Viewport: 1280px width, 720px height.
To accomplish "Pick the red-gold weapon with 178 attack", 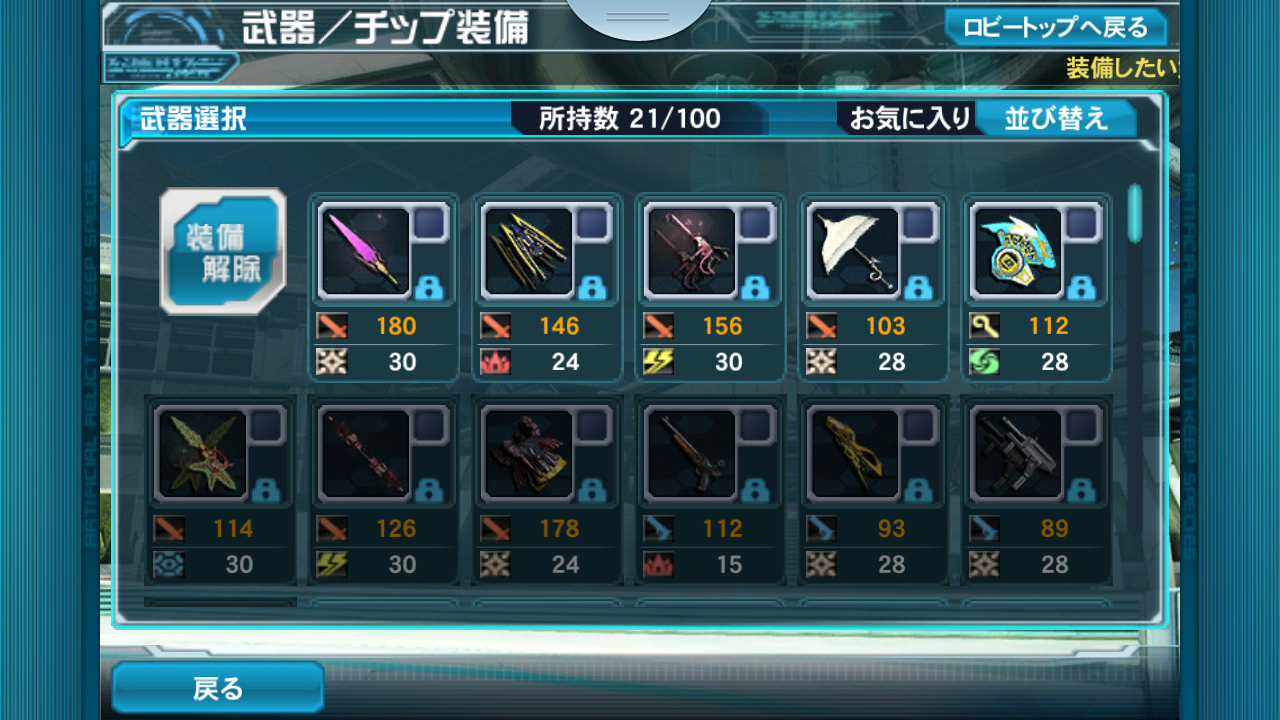I will tap(529, 455).
